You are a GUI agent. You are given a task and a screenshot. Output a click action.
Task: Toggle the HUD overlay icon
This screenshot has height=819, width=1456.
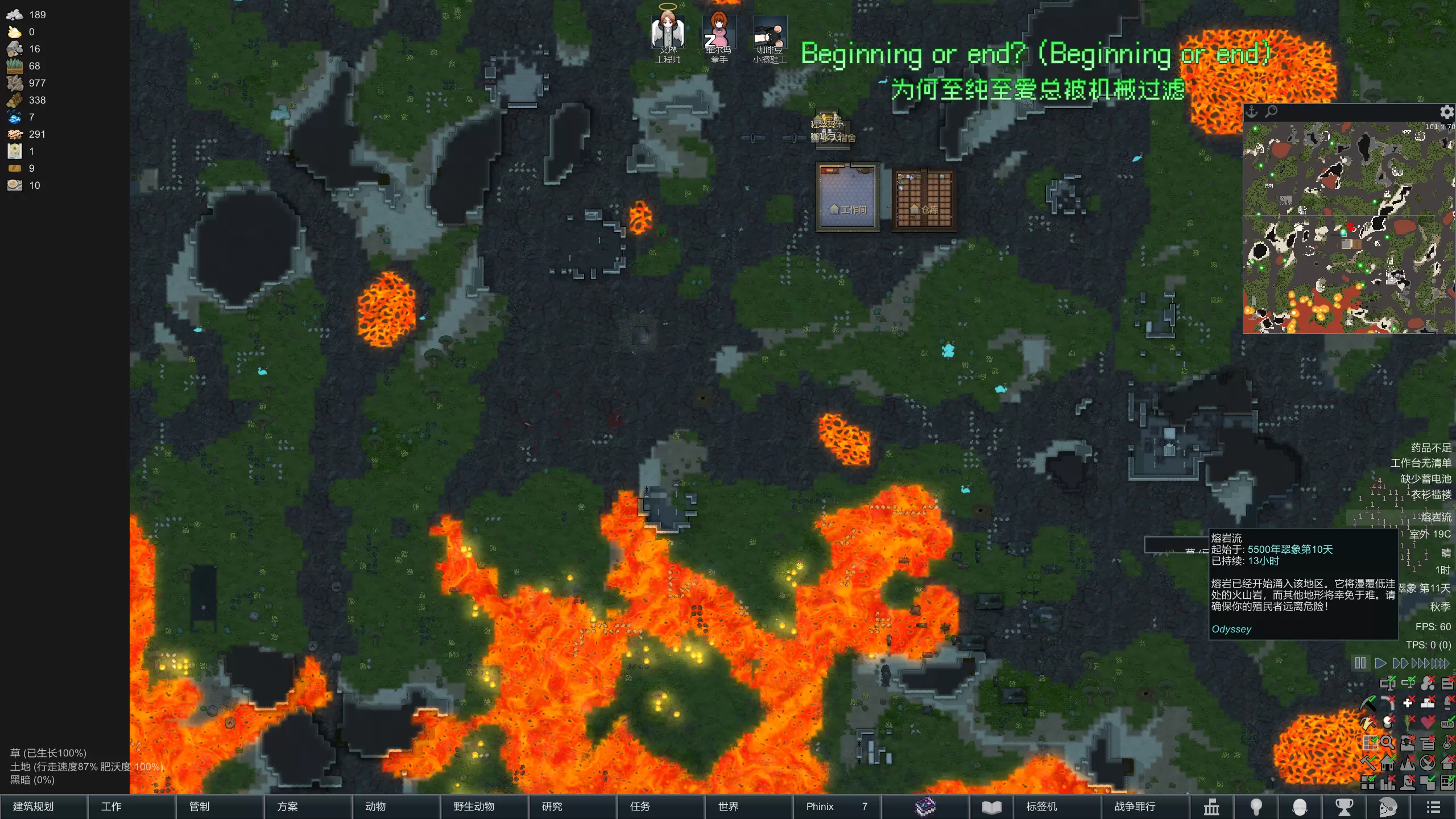1447,723
